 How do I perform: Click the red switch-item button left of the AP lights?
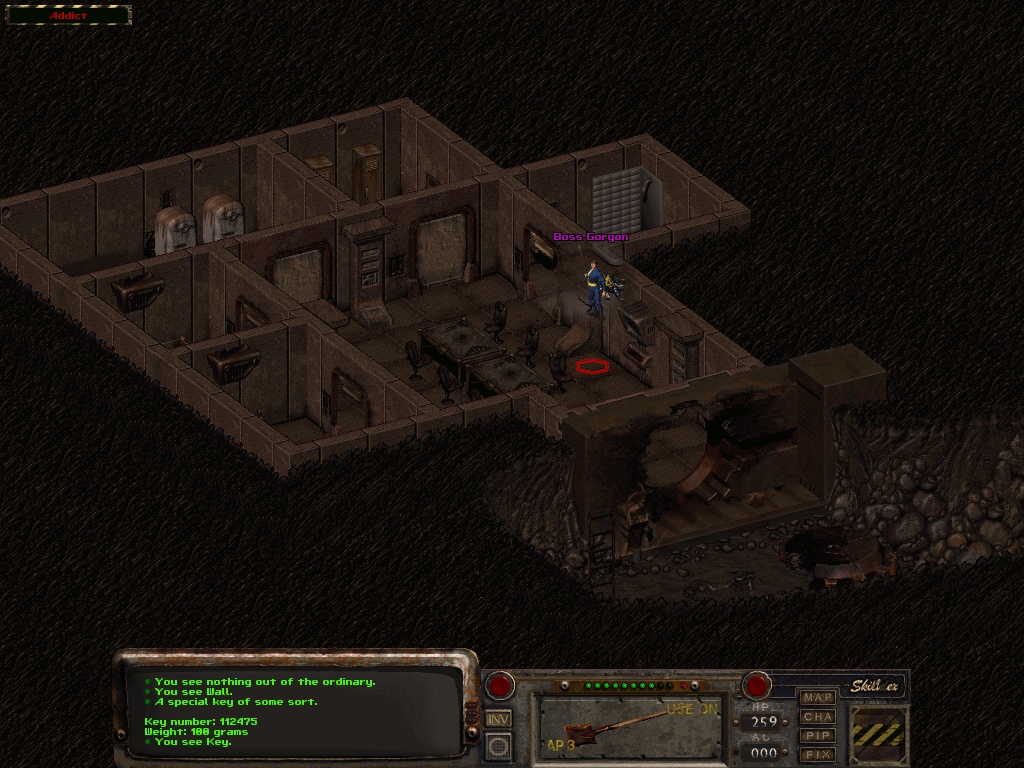point(499,686)
